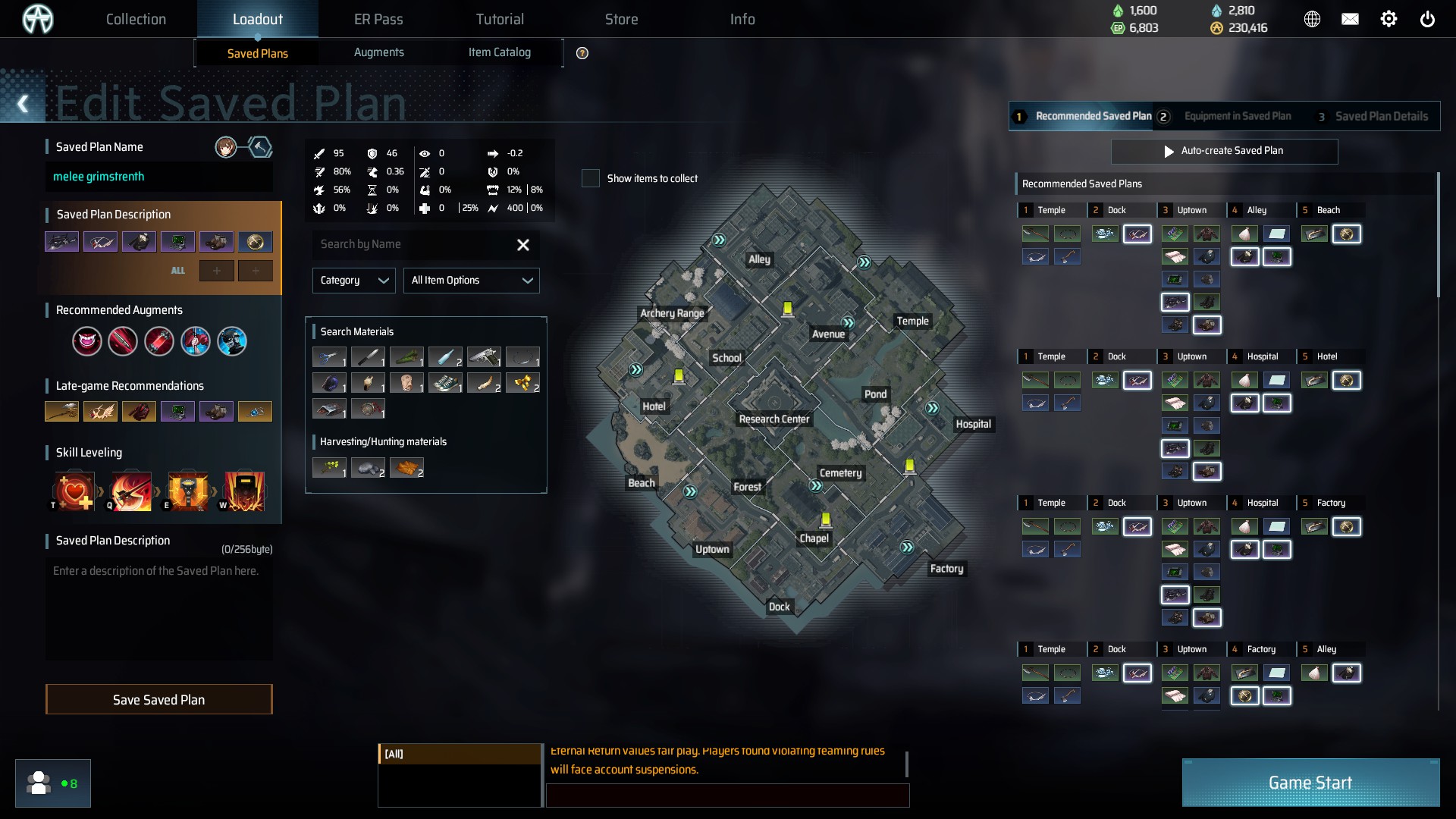Open the settings gear icon
1456x819 pixels.
tap(1388, 20)
